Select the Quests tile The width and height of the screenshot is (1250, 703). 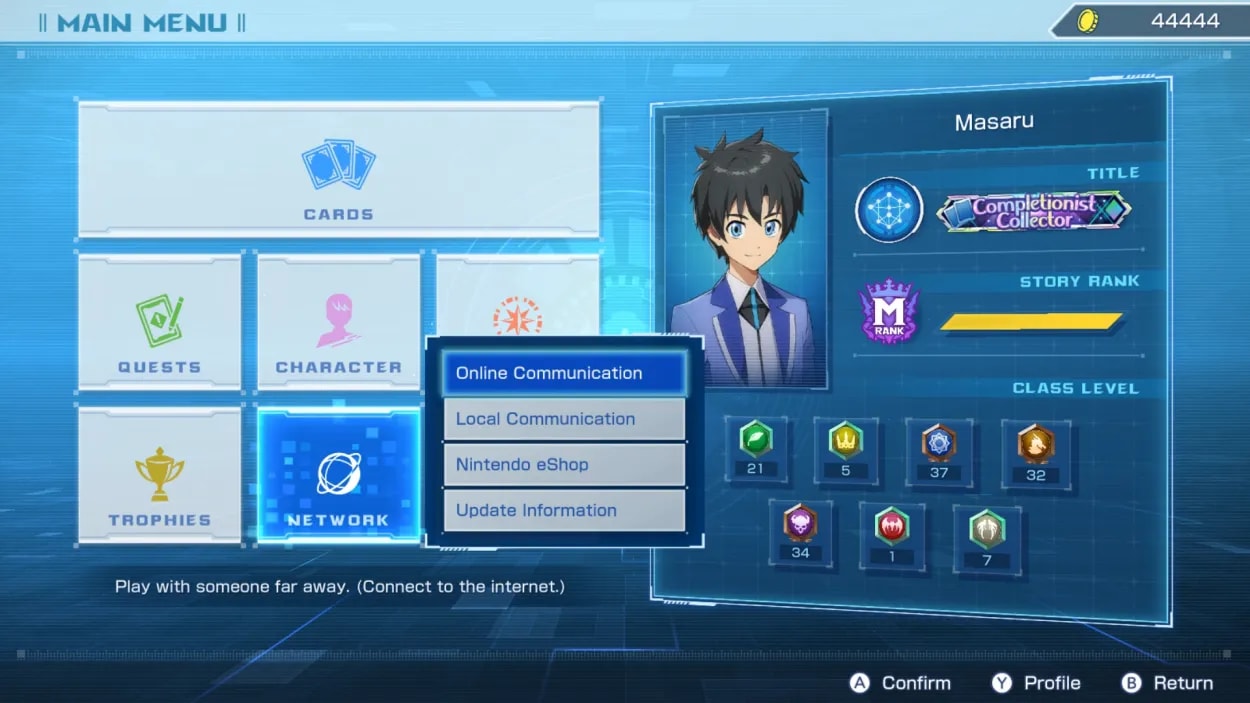pos(160,322)
